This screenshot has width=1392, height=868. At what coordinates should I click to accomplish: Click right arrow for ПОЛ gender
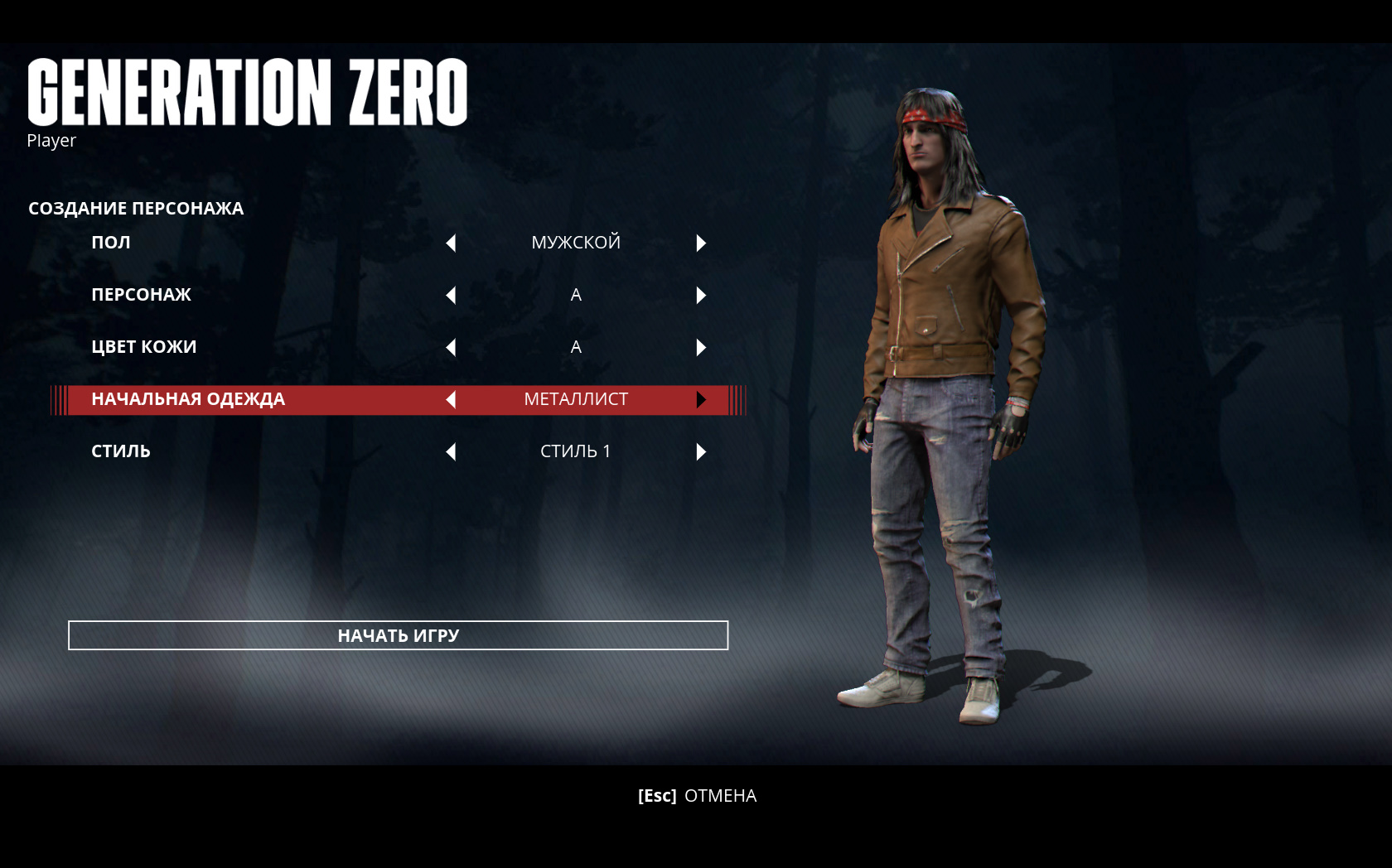pos(701,243)
